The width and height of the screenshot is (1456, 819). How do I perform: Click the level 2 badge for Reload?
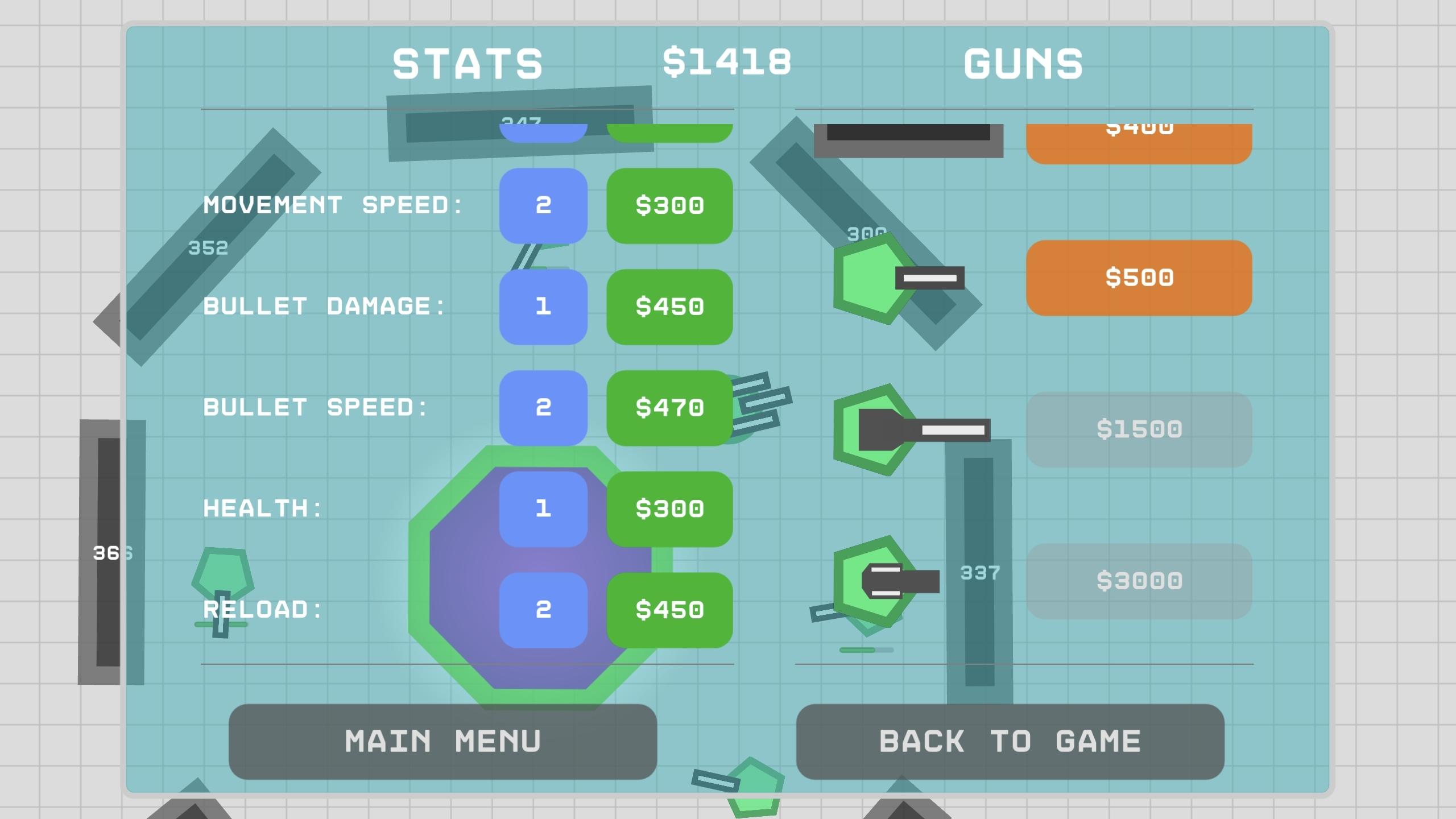(x=543, y=609)
